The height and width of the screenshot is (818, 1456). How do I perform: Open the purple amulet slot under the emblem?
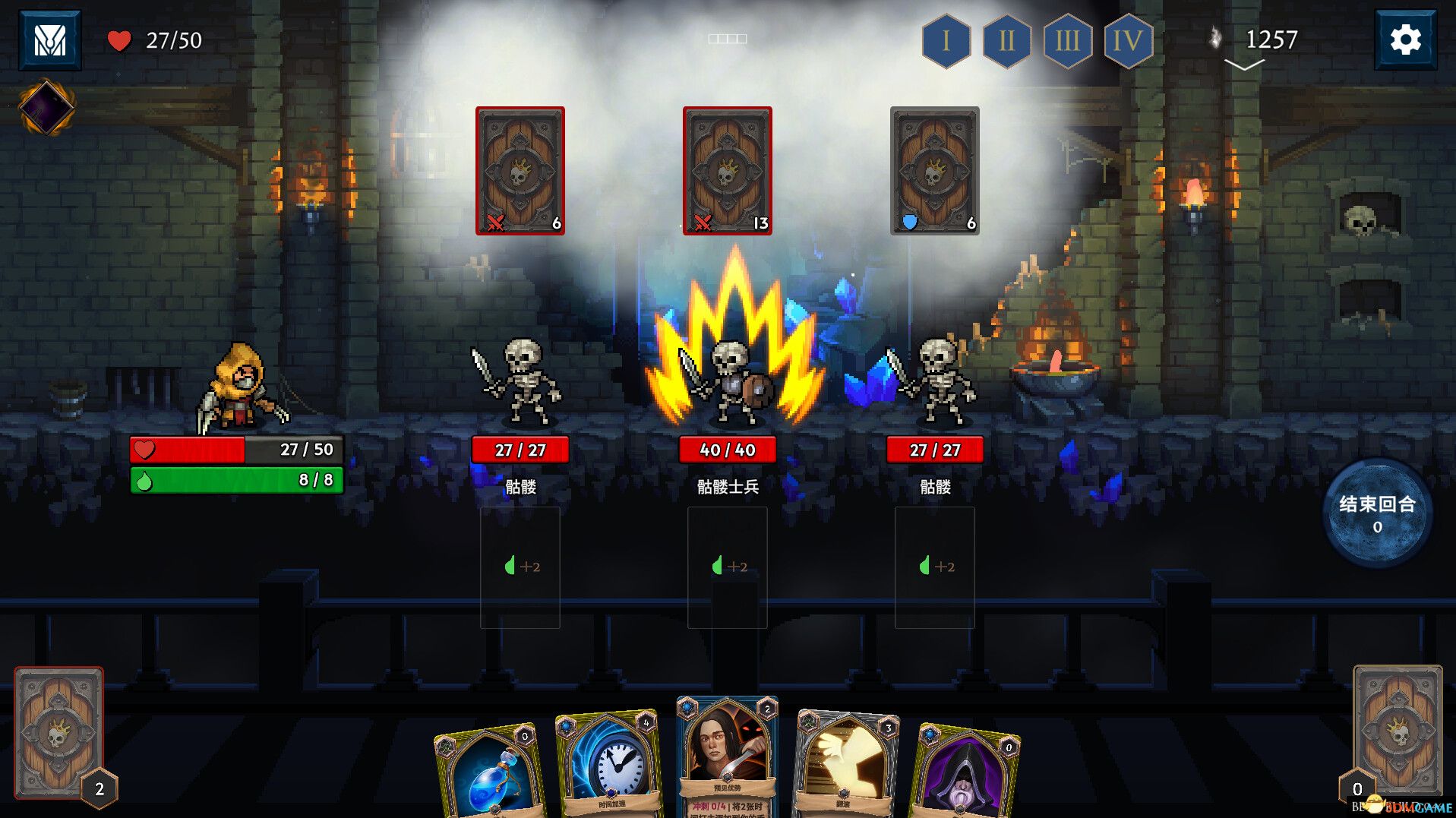46,108
